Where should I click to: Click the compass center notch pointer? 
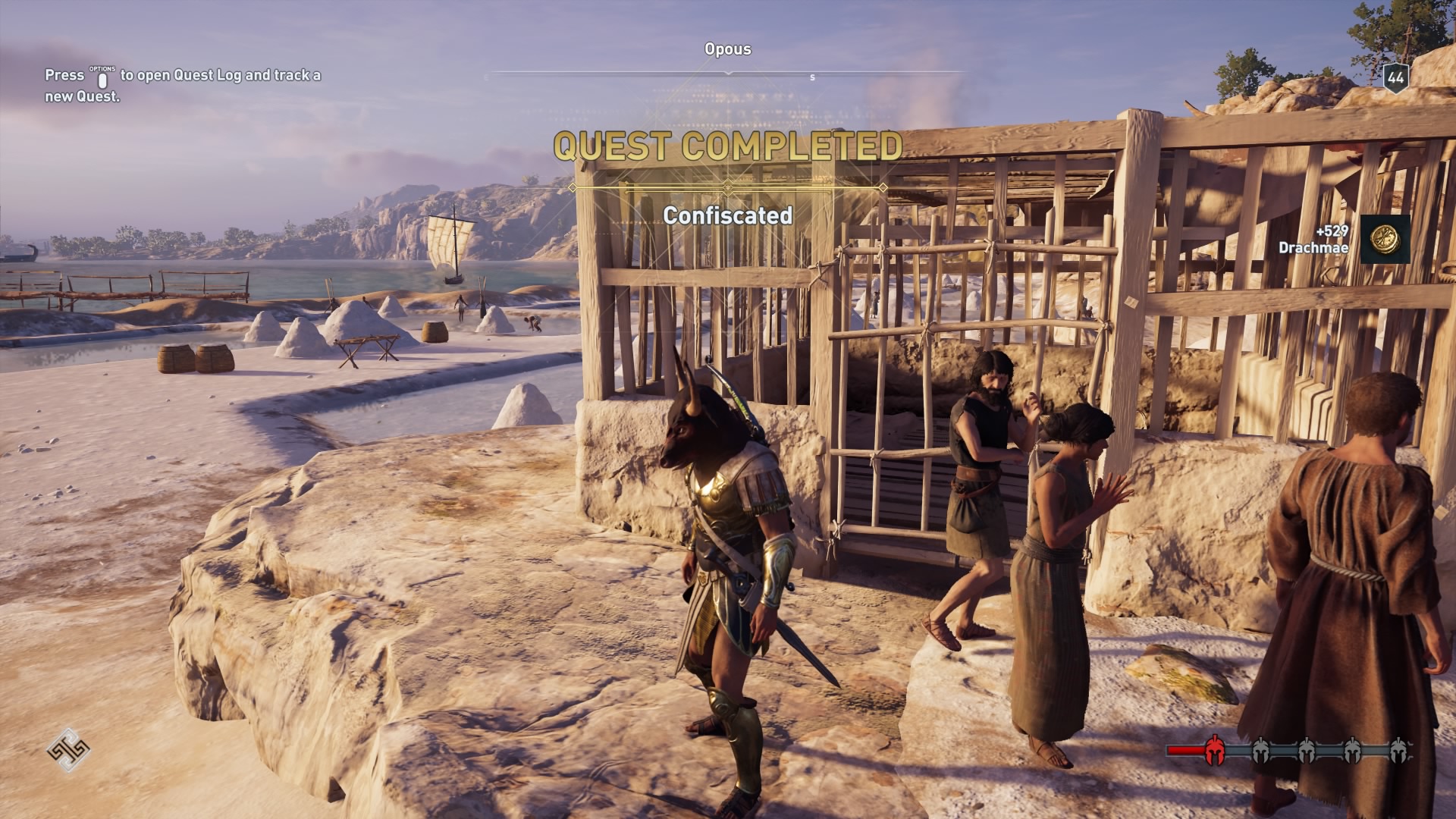pyautogui.click(x=728, y=74)
